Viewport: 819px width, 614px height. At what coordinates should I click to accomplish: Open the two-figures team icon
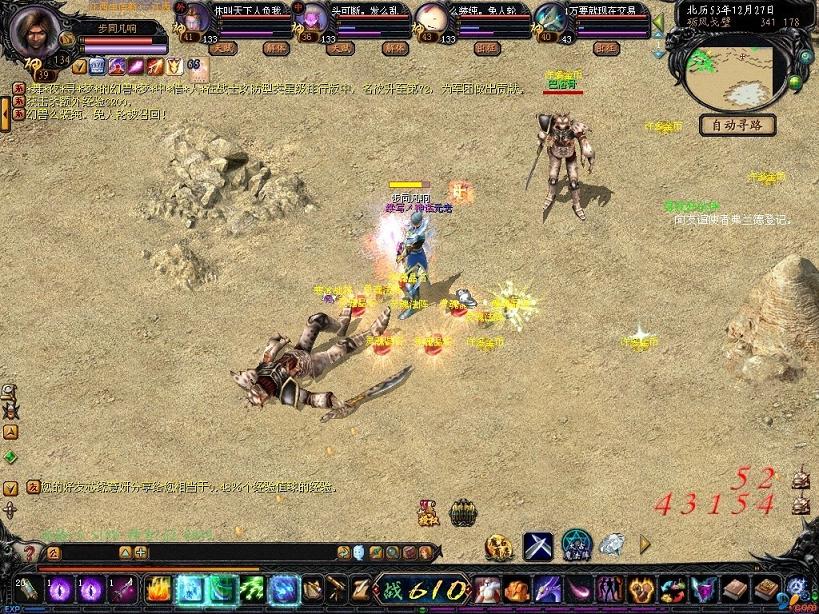(x=609, y=589)
